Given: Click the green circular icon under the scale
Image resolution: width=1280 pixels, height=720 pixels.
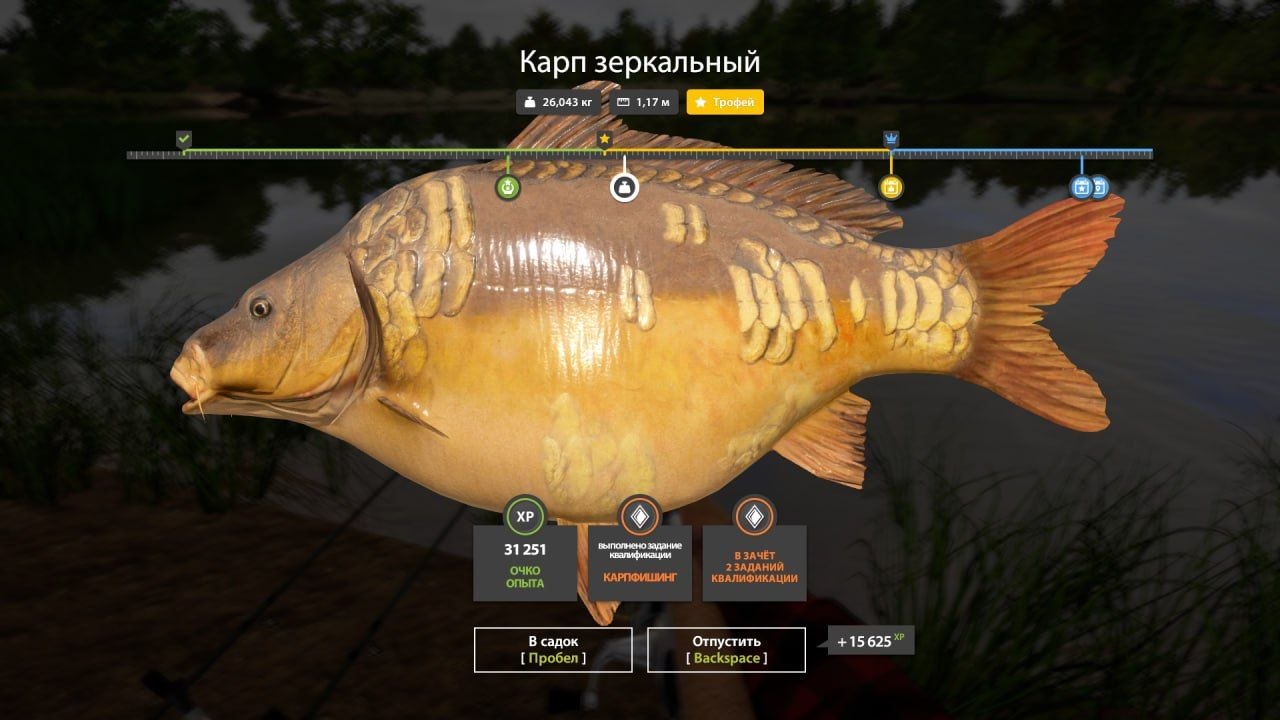Looking at the screenshot, I should tap(508, 187).
